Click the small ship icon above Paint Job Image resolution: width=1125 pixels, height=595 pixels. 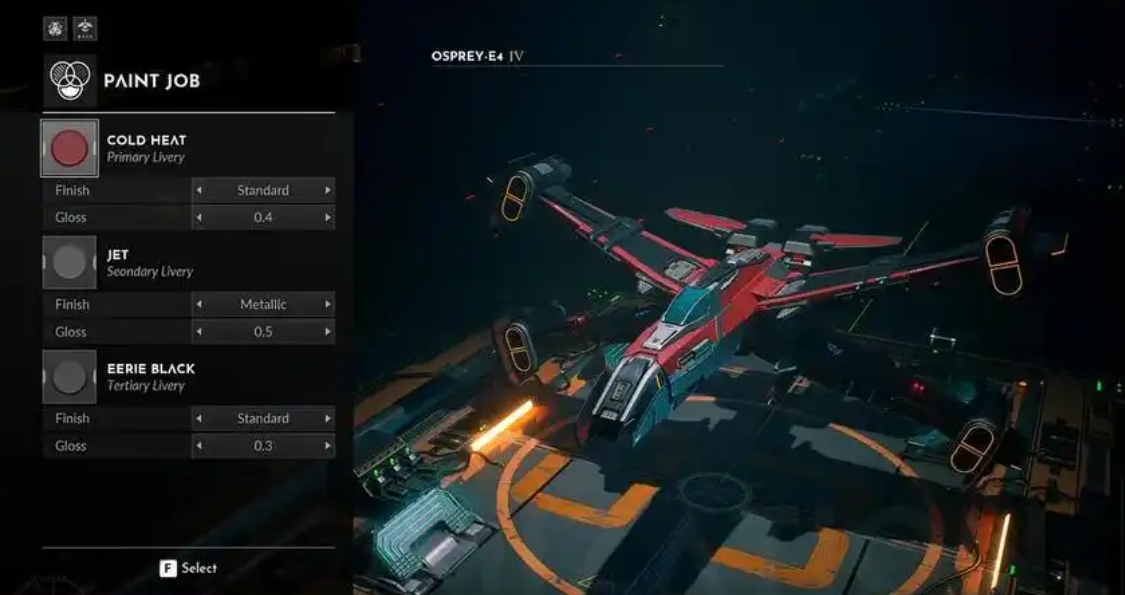point(85,28)
